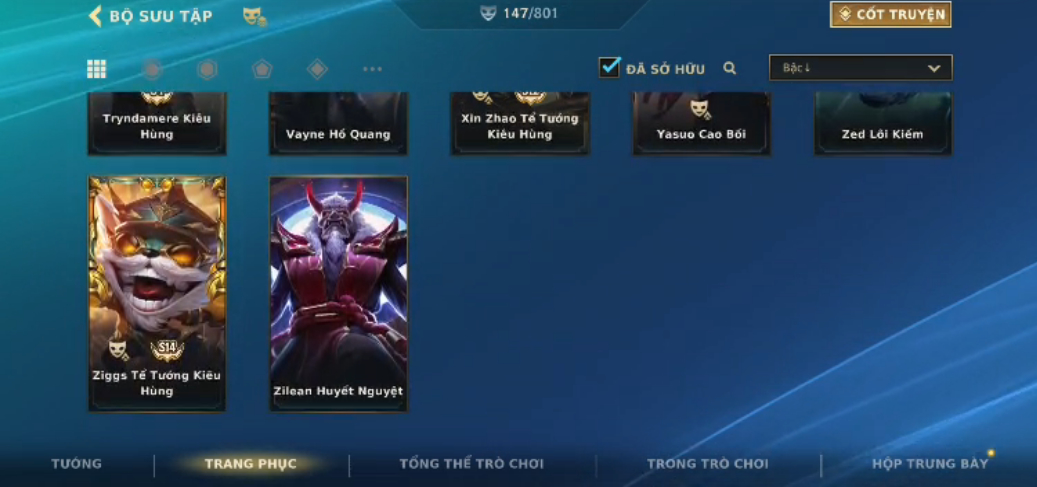Go to the Trong Trò Chơi tab
1037x487 pixels.
tap(707, 464)
